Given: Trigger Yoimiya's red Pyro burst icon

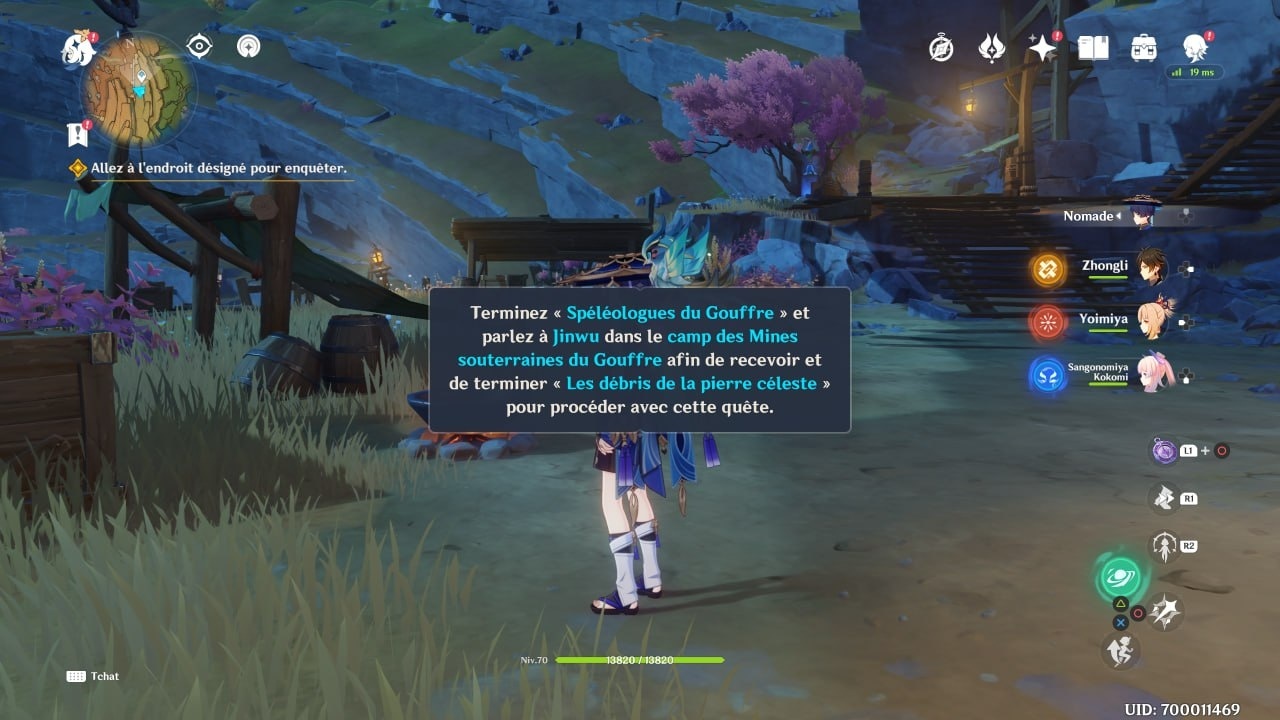Looking at the screenshot, I should [1047, 322].
